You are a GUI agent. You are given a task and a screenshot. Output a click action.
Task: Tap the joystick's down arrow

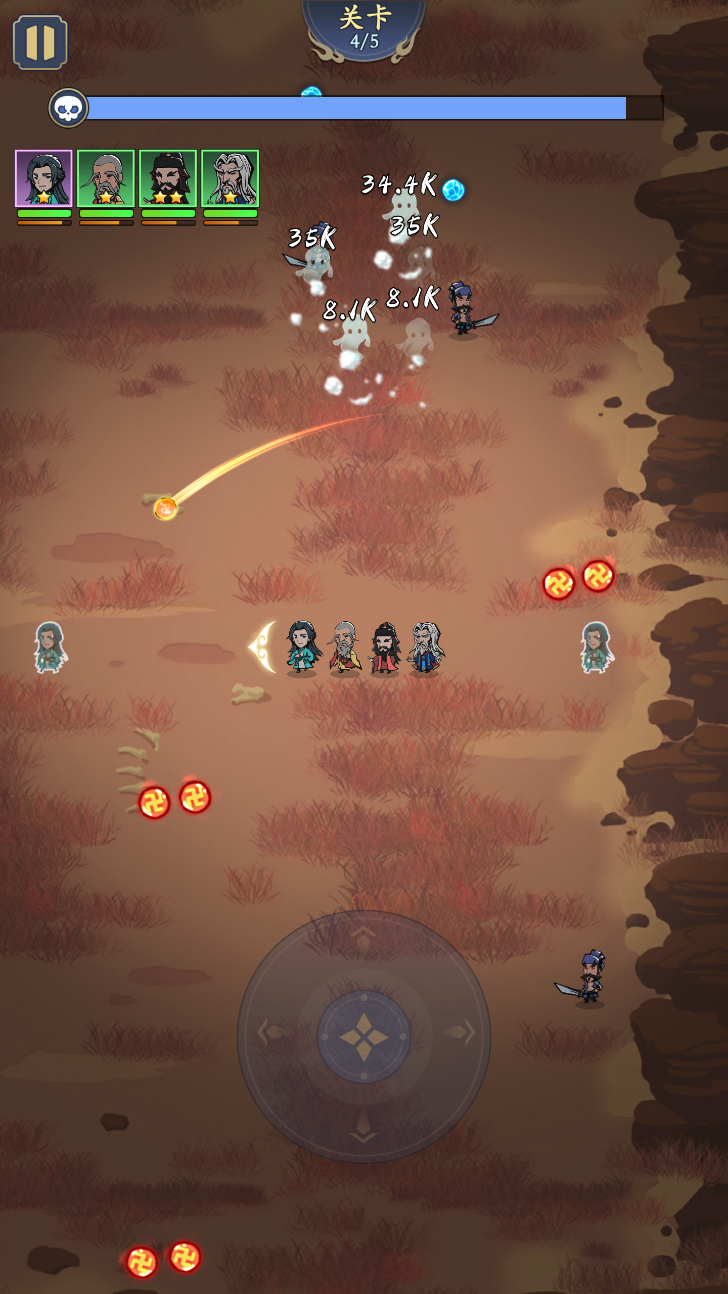[x=364, y=1134]
